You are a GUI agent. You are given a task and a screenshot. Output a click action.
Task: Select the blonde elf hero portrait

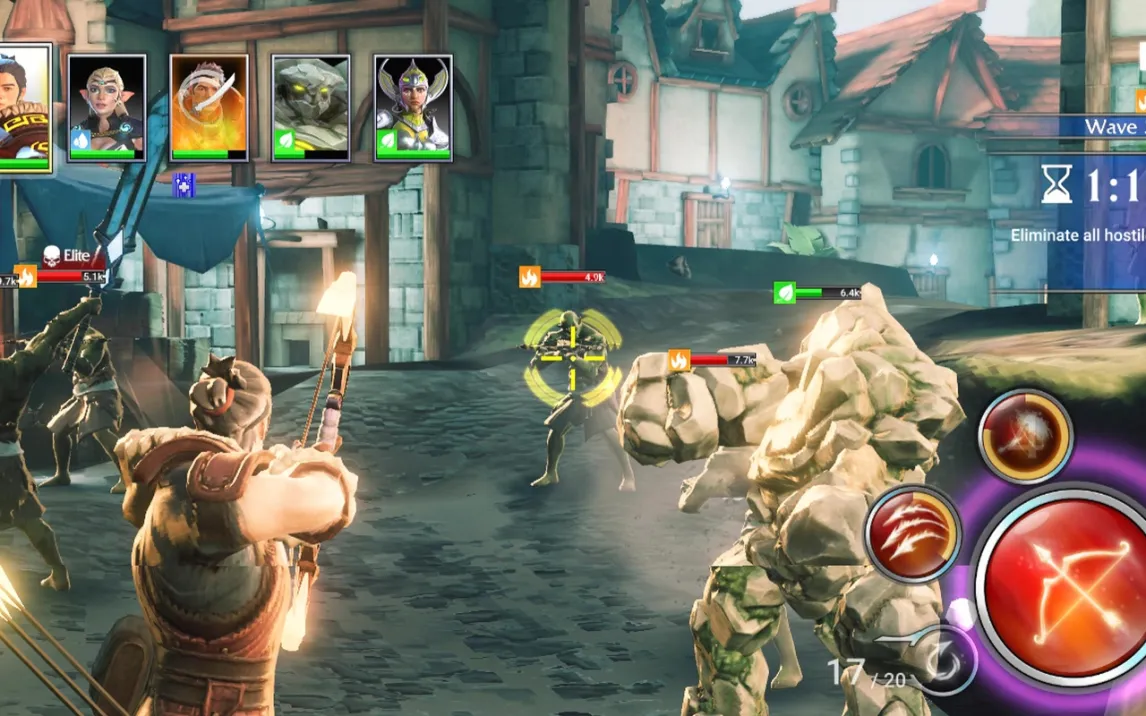pyautogui.click(x=107, y=107)
